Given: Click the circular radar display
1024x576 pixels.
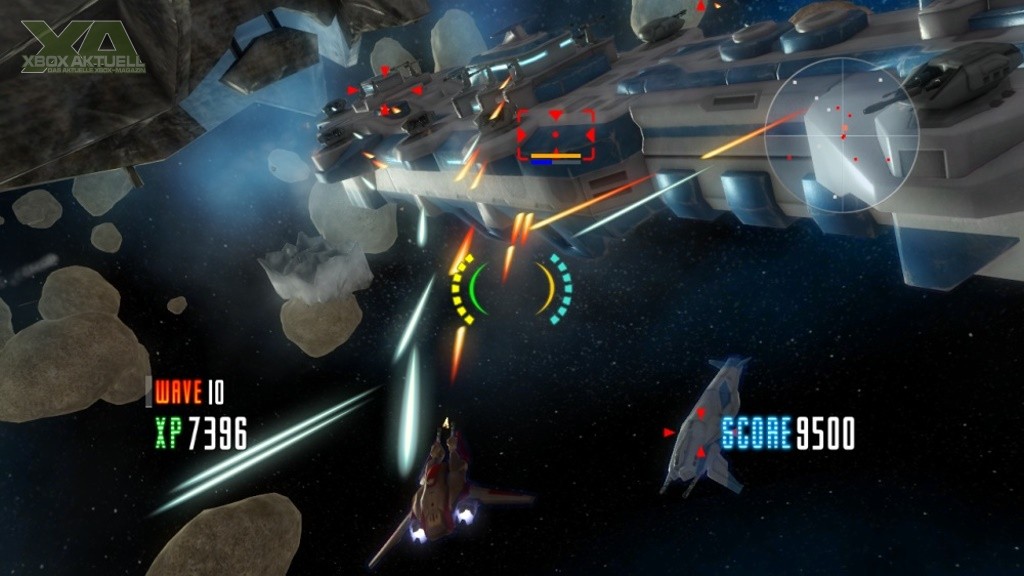Looking at the screenshot, I should [841, 134].
